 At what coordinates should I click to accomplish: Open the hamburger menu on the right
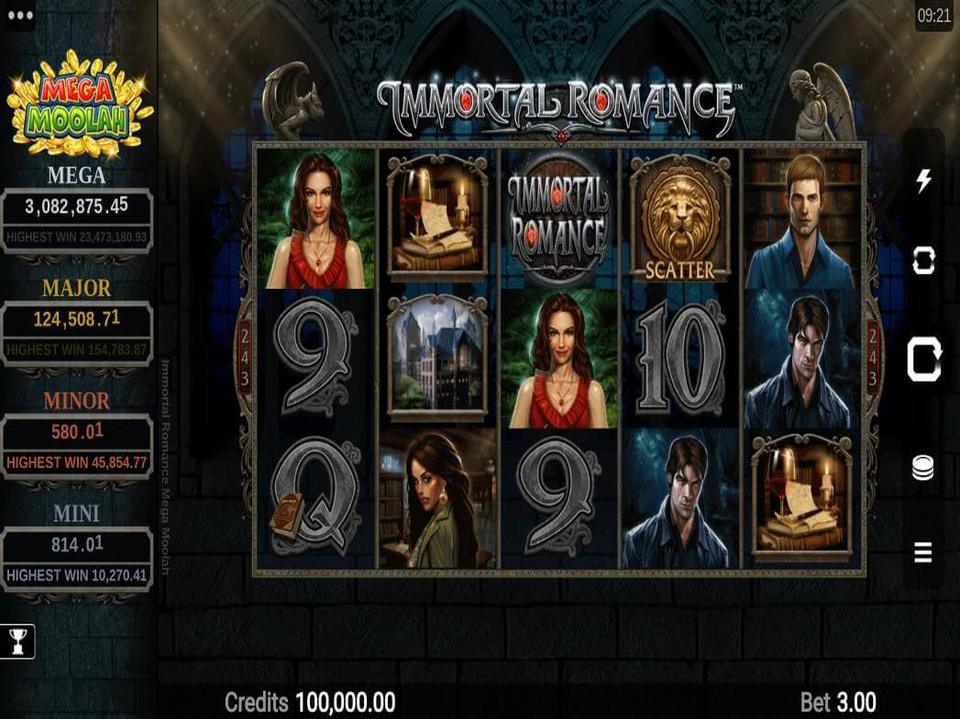[923, 551]
